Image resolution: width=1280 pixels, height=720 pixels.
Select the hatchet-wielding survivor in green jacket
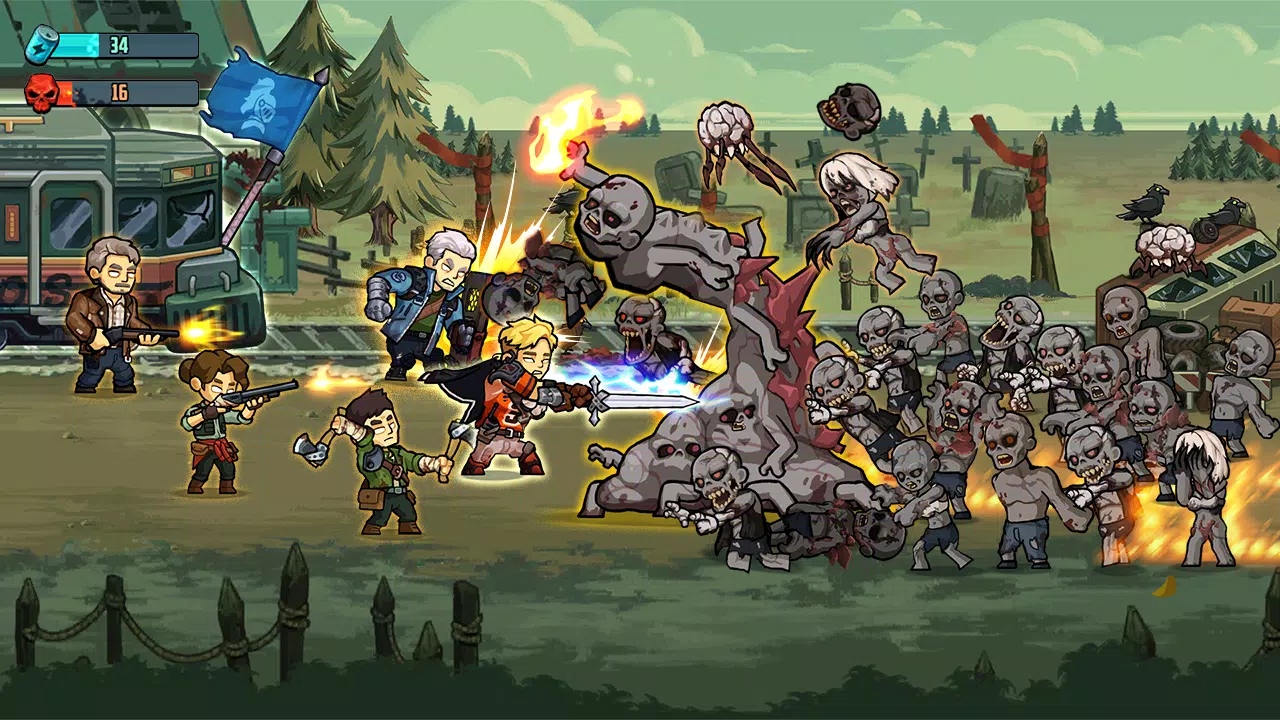(385, 470)
